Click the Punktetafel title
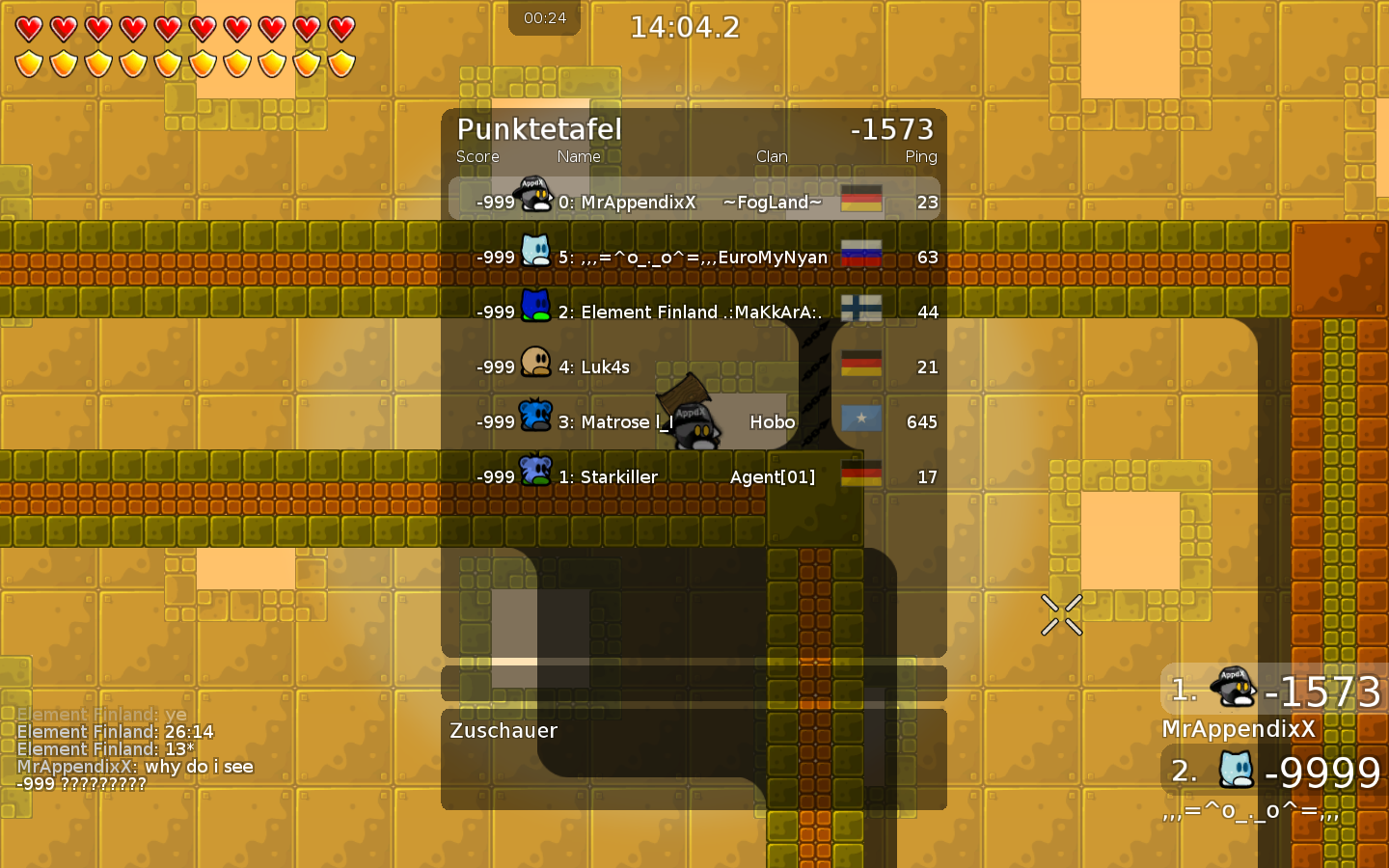1389x868 pixels. click(x=538, y=129)
